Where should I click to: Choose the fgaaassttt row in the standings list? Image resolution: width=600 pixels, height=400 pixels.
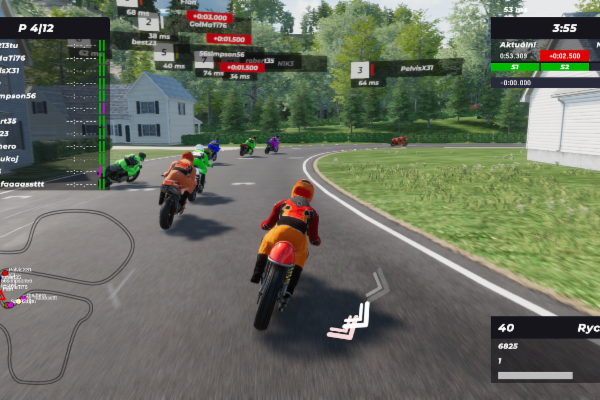click(x=52, y=184)
